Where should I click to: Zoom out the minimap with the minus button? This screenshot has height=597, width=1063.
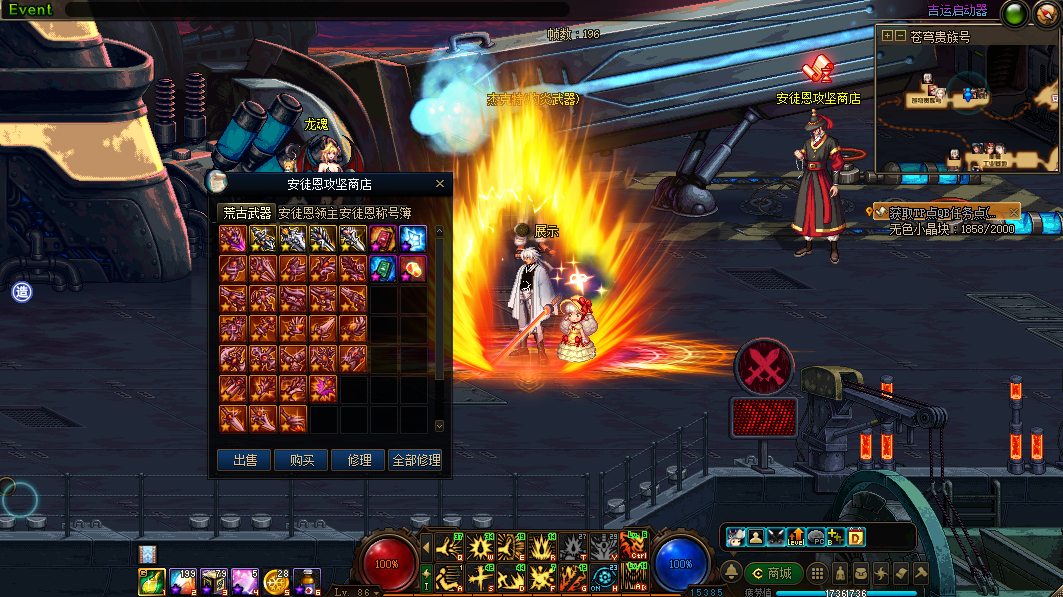(x=900, y=35)
